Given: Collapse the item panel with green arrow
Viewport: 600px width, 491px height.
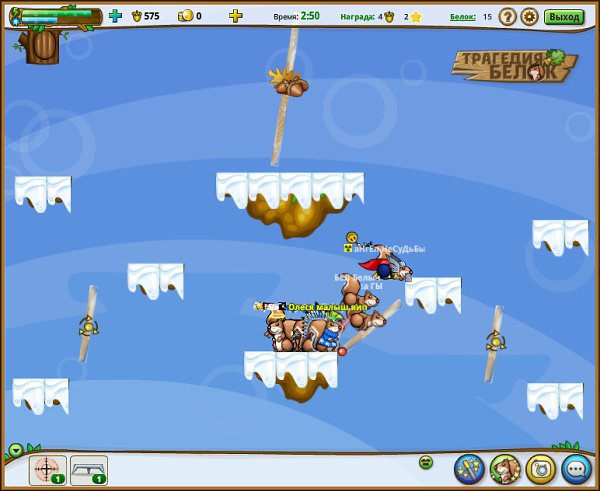Looking at the screenshot, I should [x=16, y=449].
